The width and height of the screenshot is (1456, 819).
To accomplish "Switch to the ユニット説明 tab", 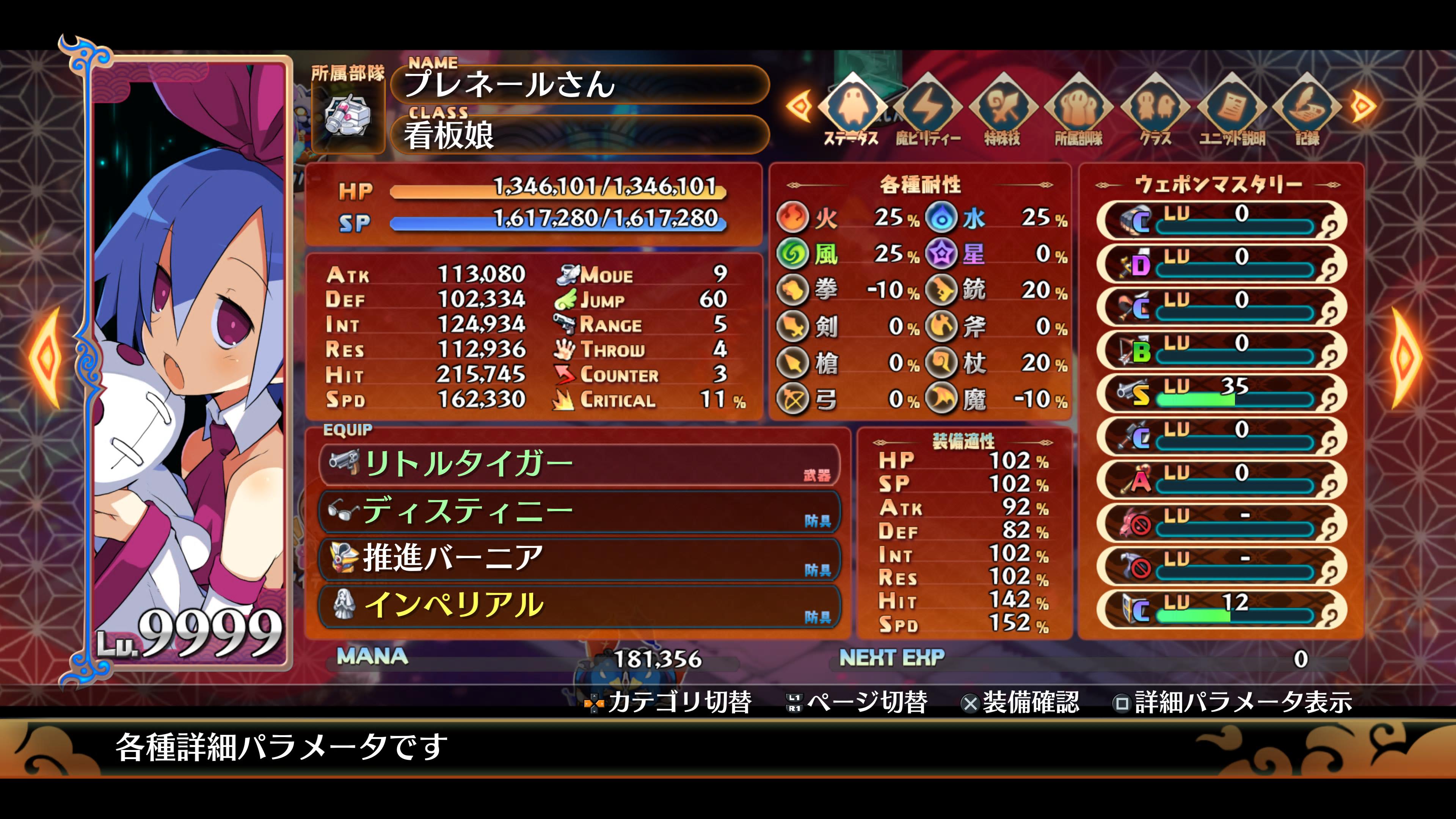I will click(1232, 107).
